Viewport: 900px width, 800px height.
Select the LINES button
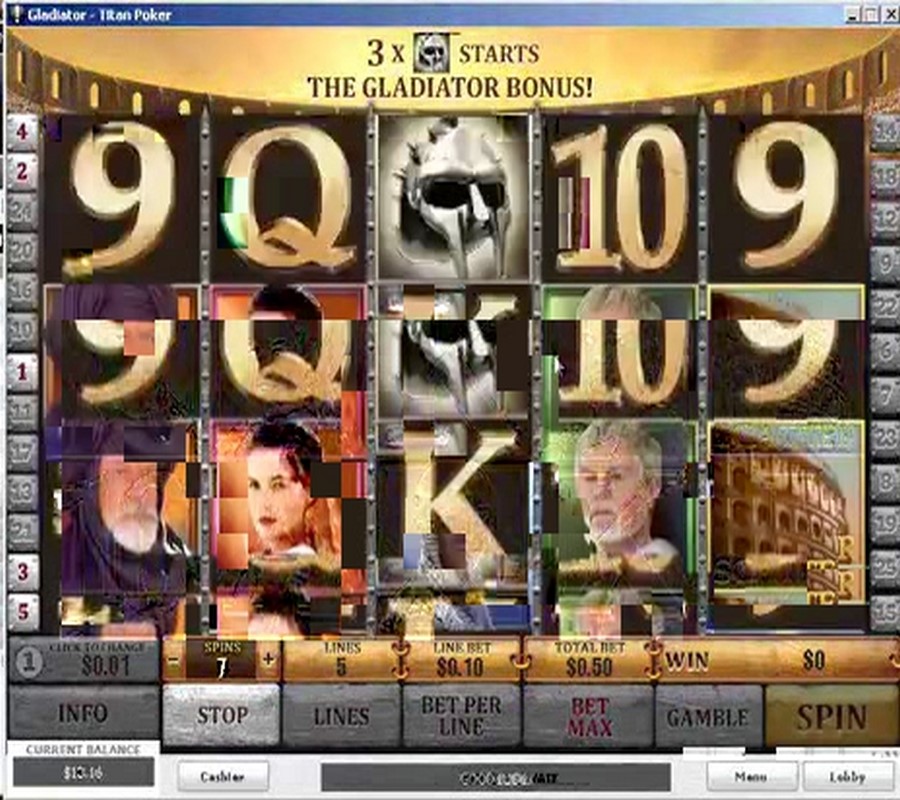(341, 716)
